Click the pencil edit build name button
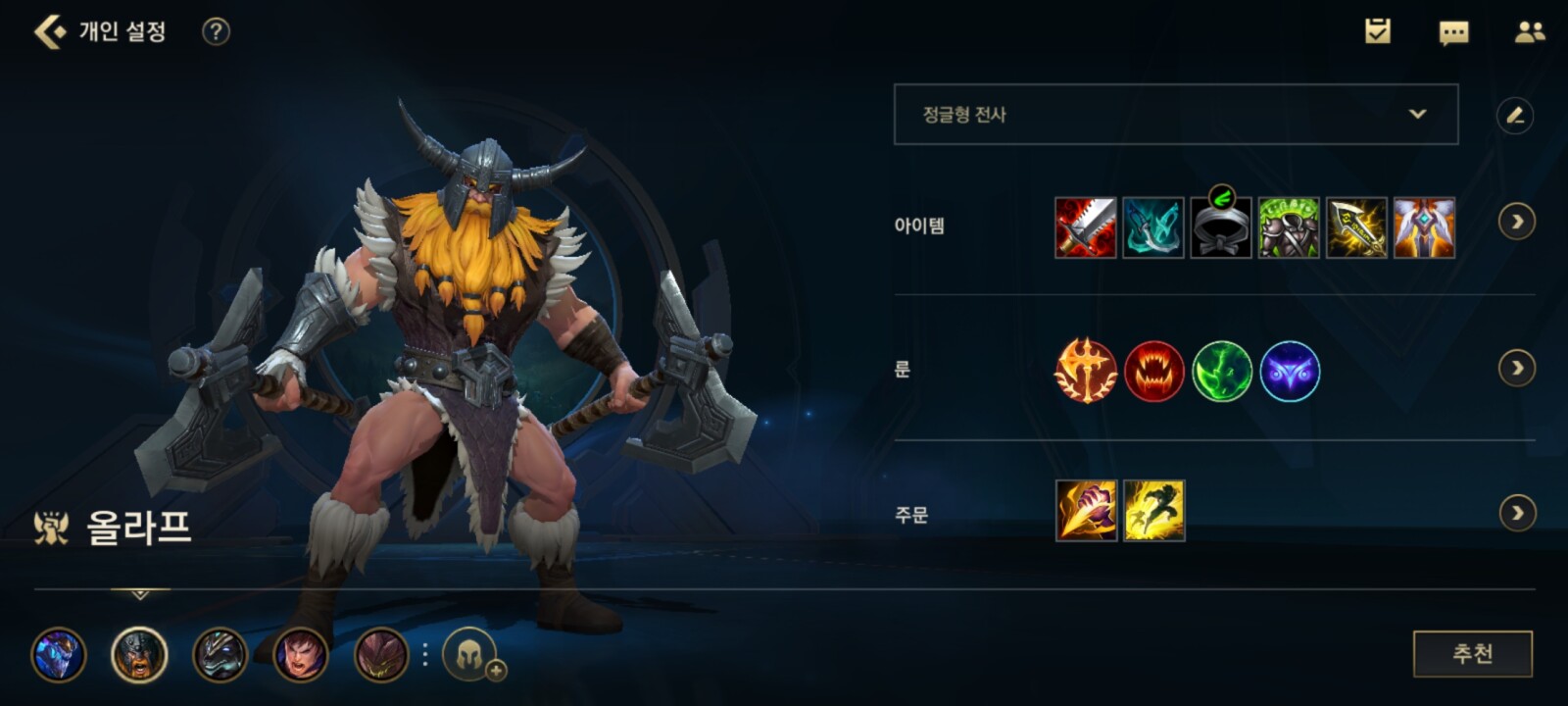Image resolution: width=1568 pixels, height=706 pixels. (x=1515, y=116)
